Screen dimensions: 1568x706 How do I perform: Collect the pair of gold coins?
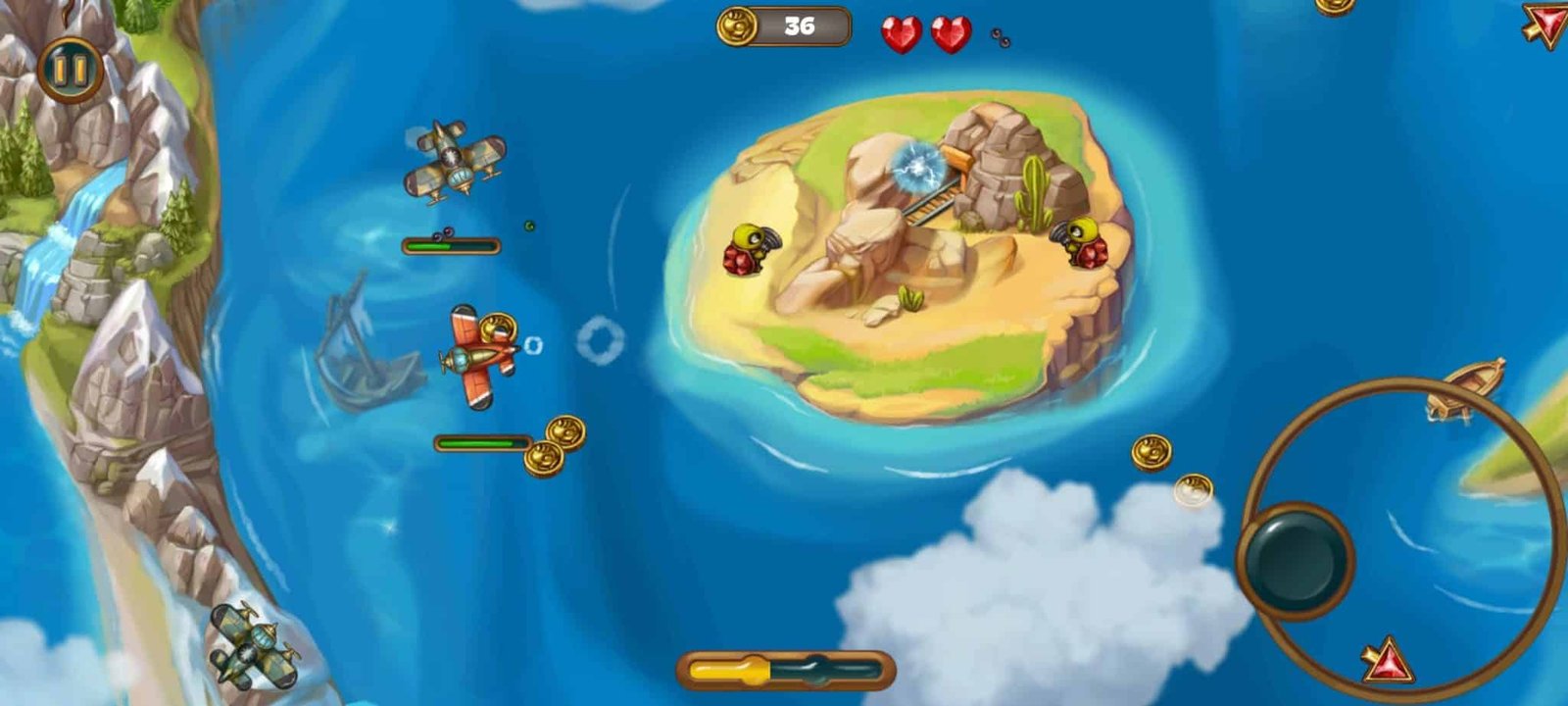[554, 446]
